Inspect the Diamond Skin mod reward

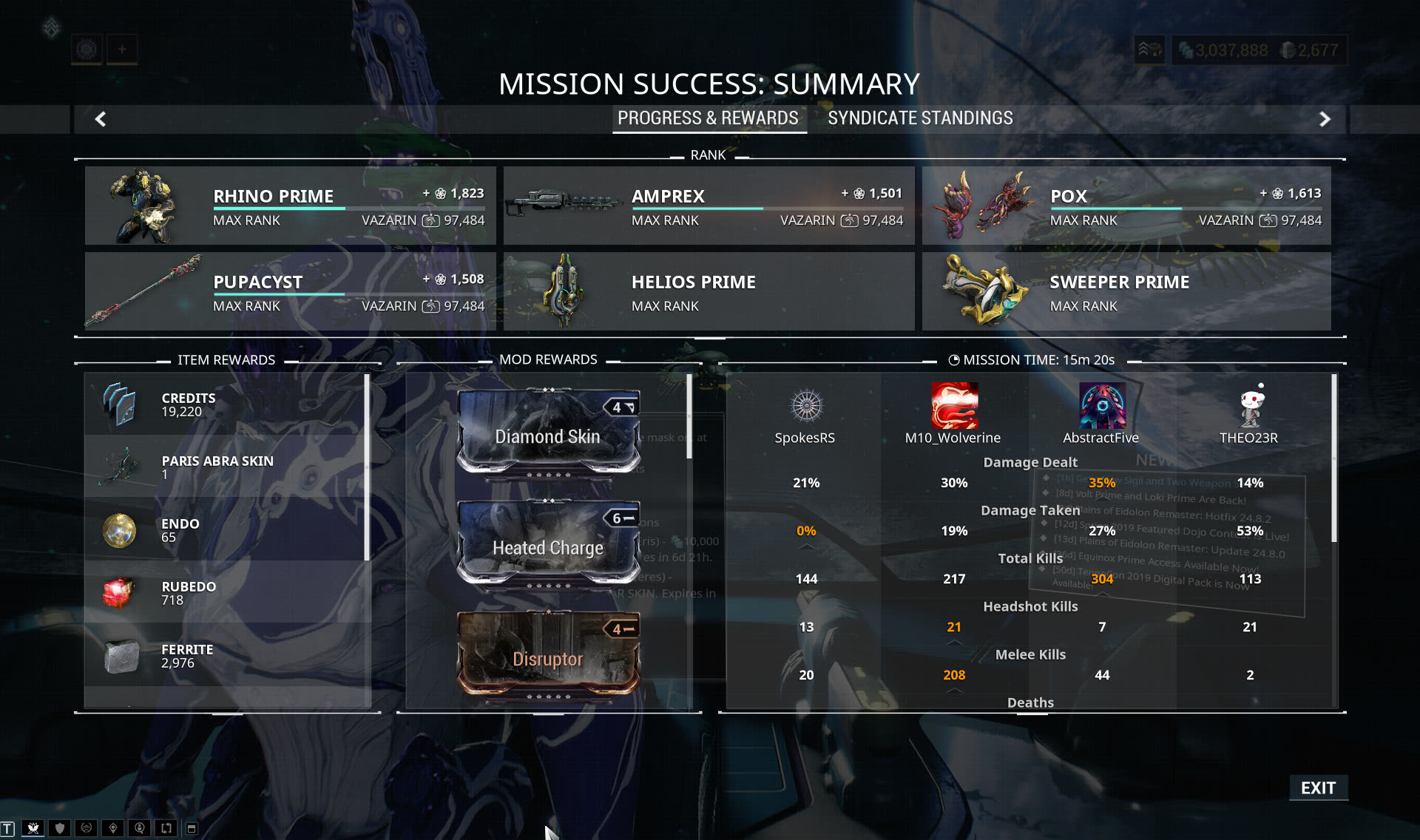[x=548, y=431]
